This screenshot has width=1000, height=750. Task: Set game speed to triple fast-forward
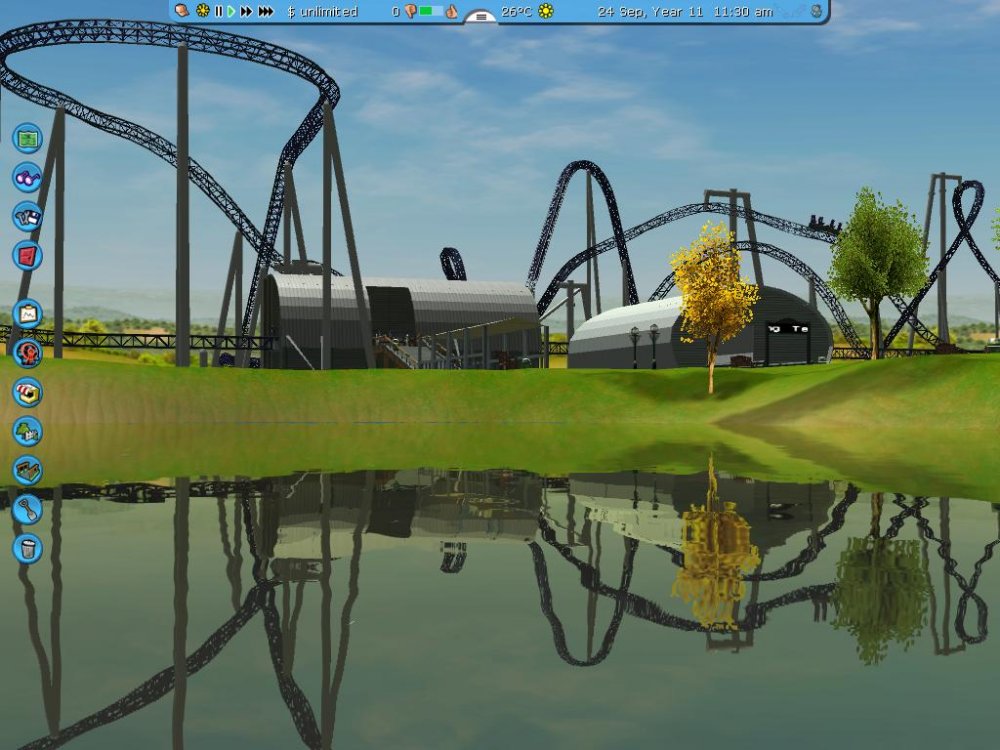265,11
